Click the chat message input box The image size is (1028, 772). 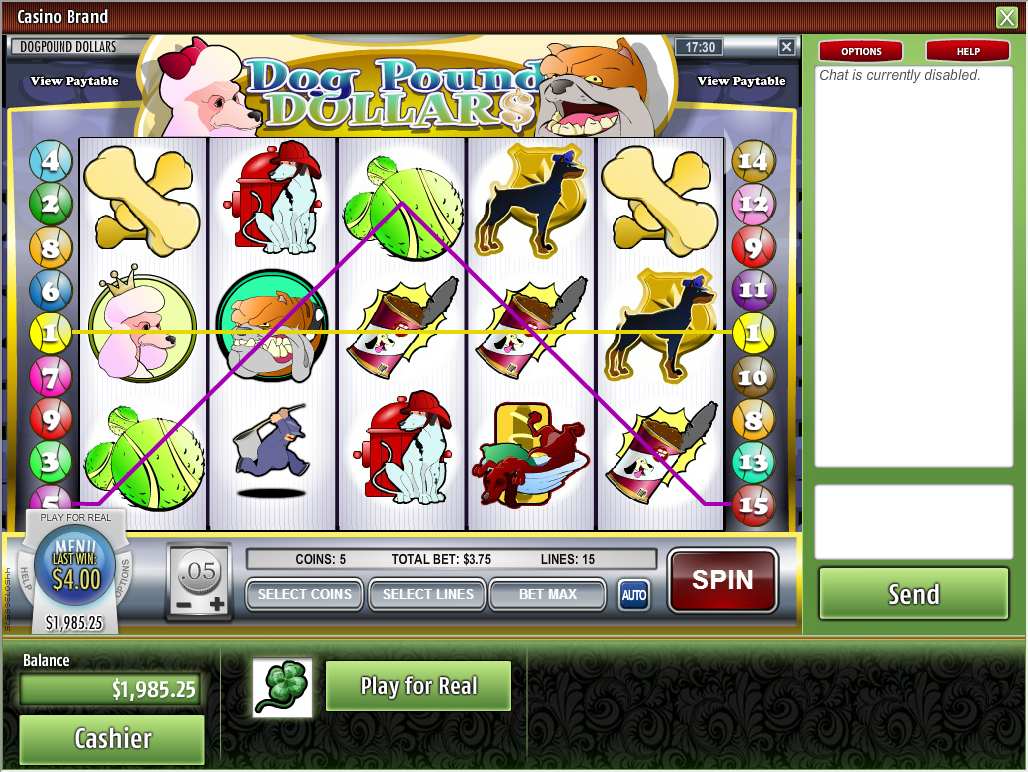(x=913, y=522)
